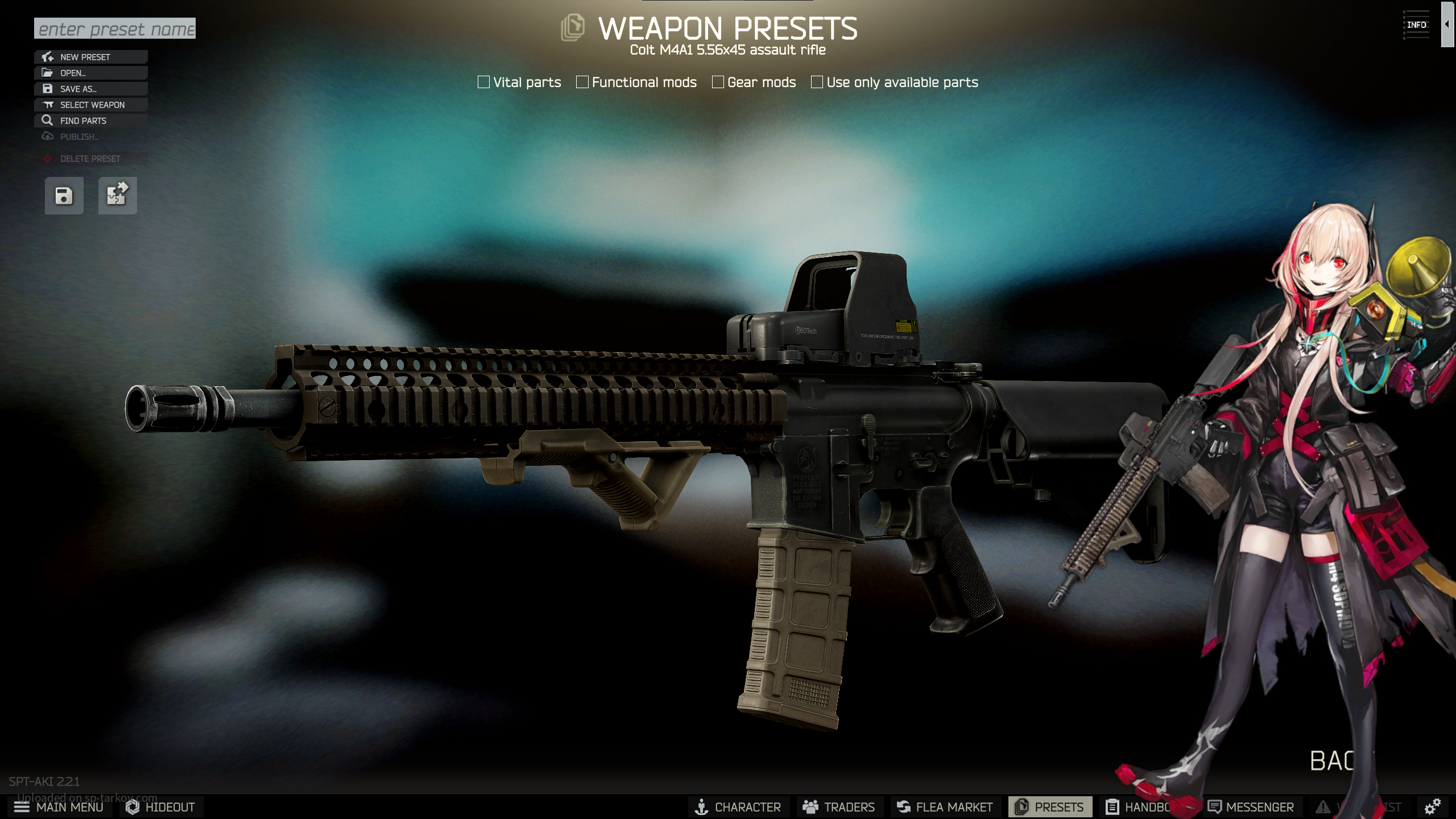Open settings via the gear icon
Viewport: 1456px width, 819px height.
point(1432,806)
